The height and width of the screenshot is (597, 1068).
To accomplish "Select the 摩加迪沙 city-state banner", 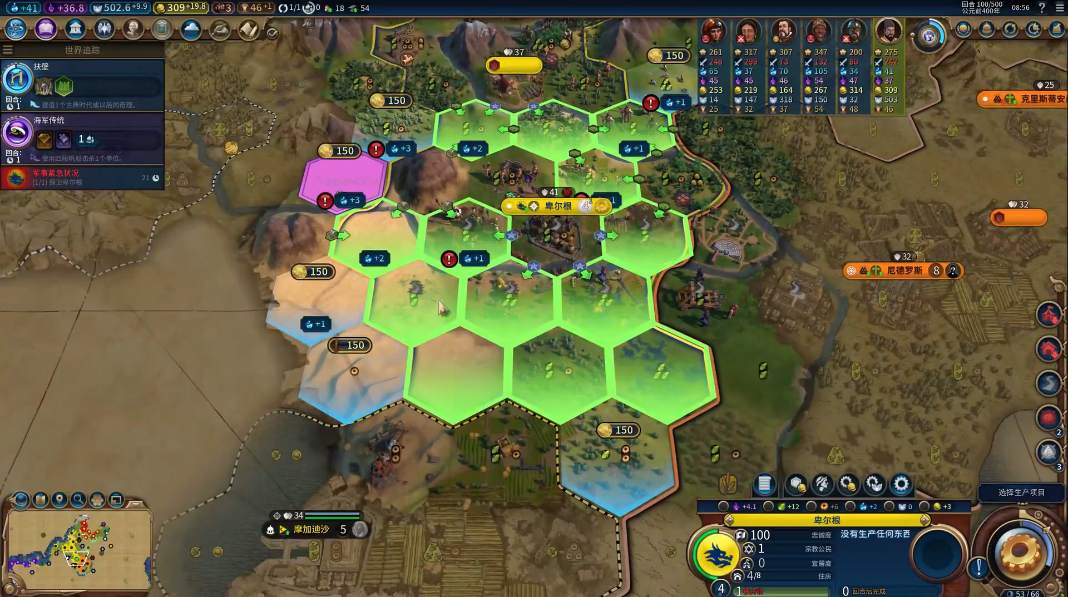I will pyautogui.click(x=308, y=529).
